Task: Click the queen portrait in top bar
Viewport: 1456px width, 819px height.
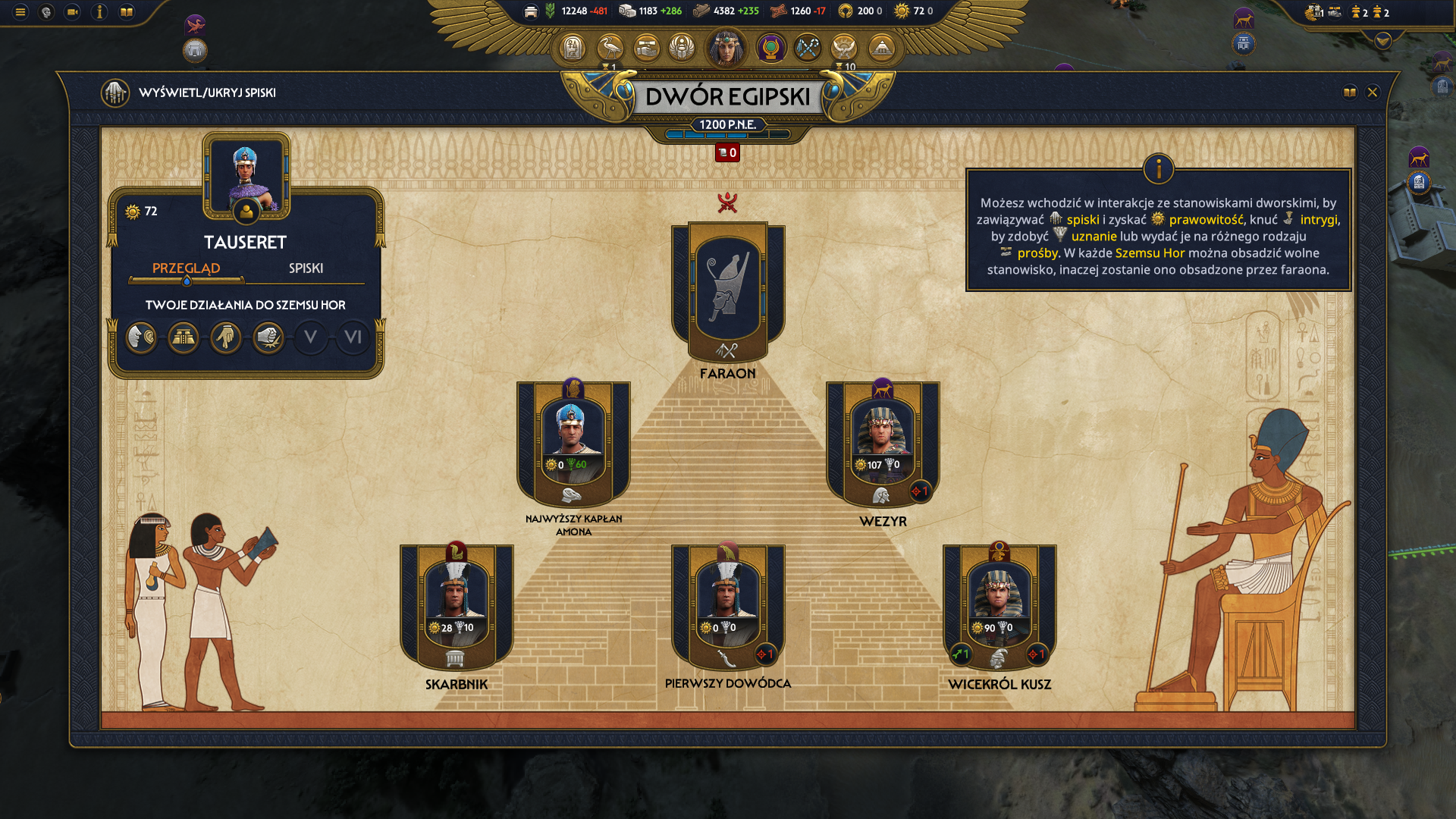Action: click(726, 48)
